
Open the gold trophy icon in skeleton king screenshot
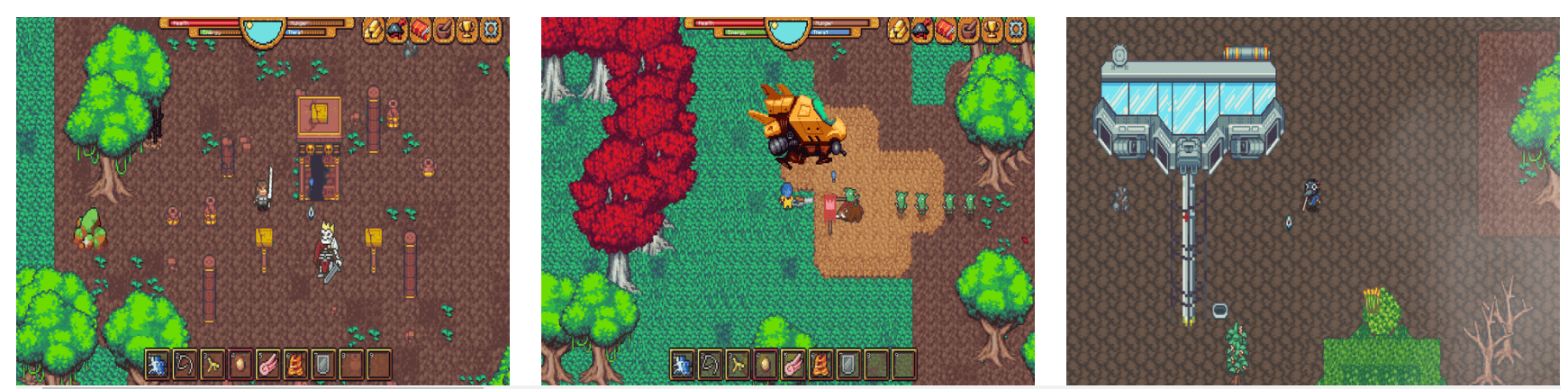click(x=467, y=31)
